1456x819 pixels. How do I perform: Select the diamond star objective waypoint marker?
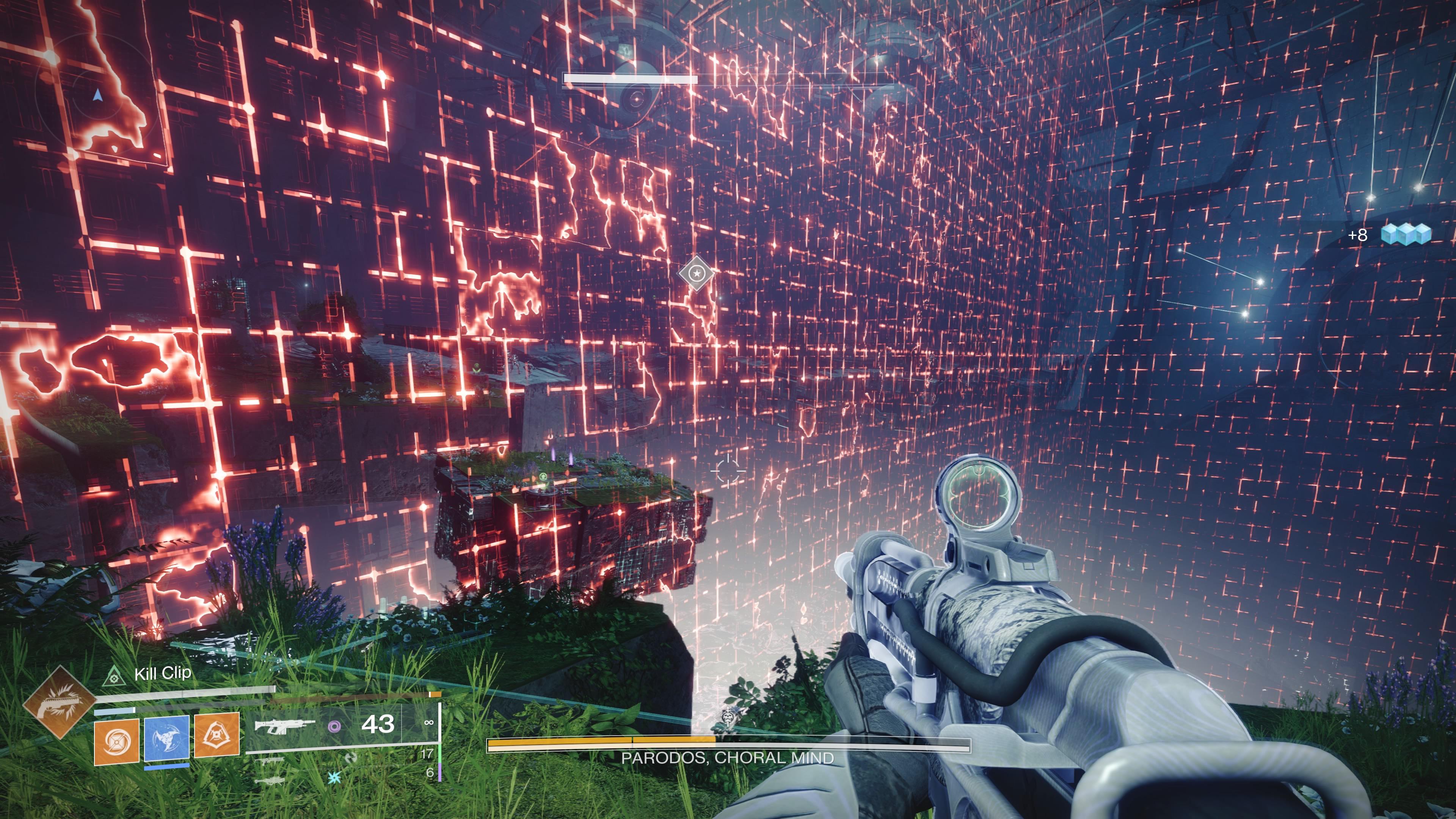697,273
